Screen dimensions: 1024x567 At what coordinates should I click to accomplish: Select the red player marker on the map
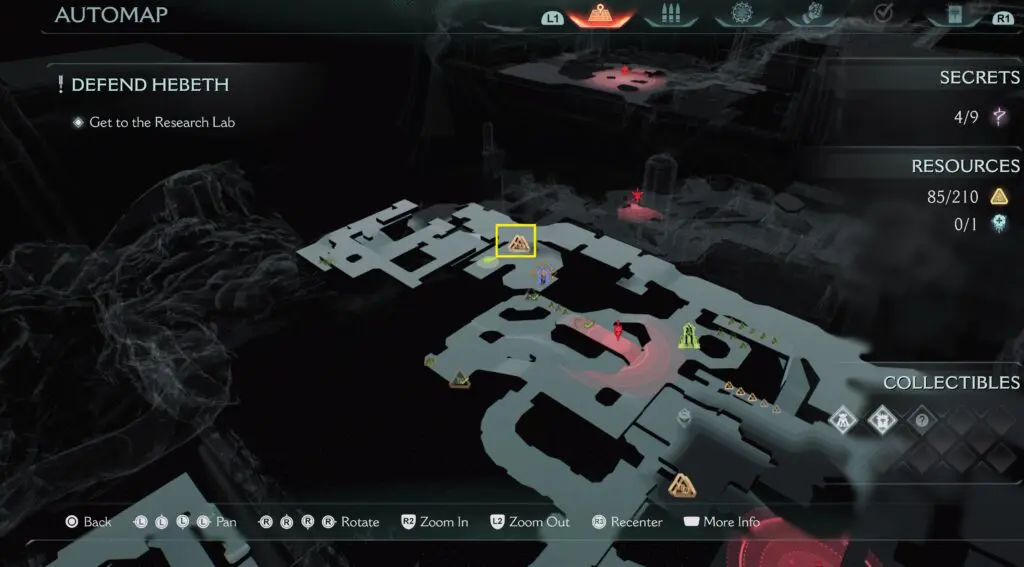click(x=619, y=330)
